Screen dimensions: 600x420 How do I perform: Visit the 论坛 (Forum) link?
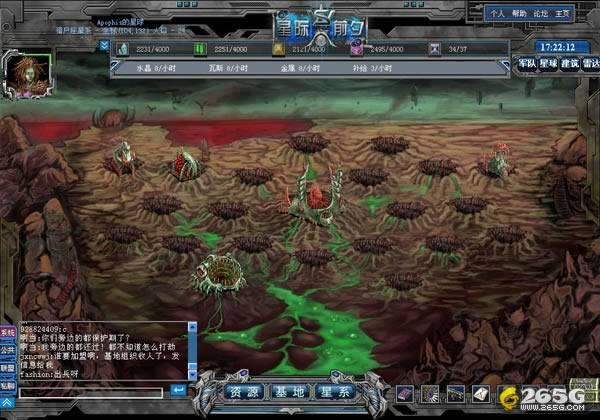click(543, 15)
